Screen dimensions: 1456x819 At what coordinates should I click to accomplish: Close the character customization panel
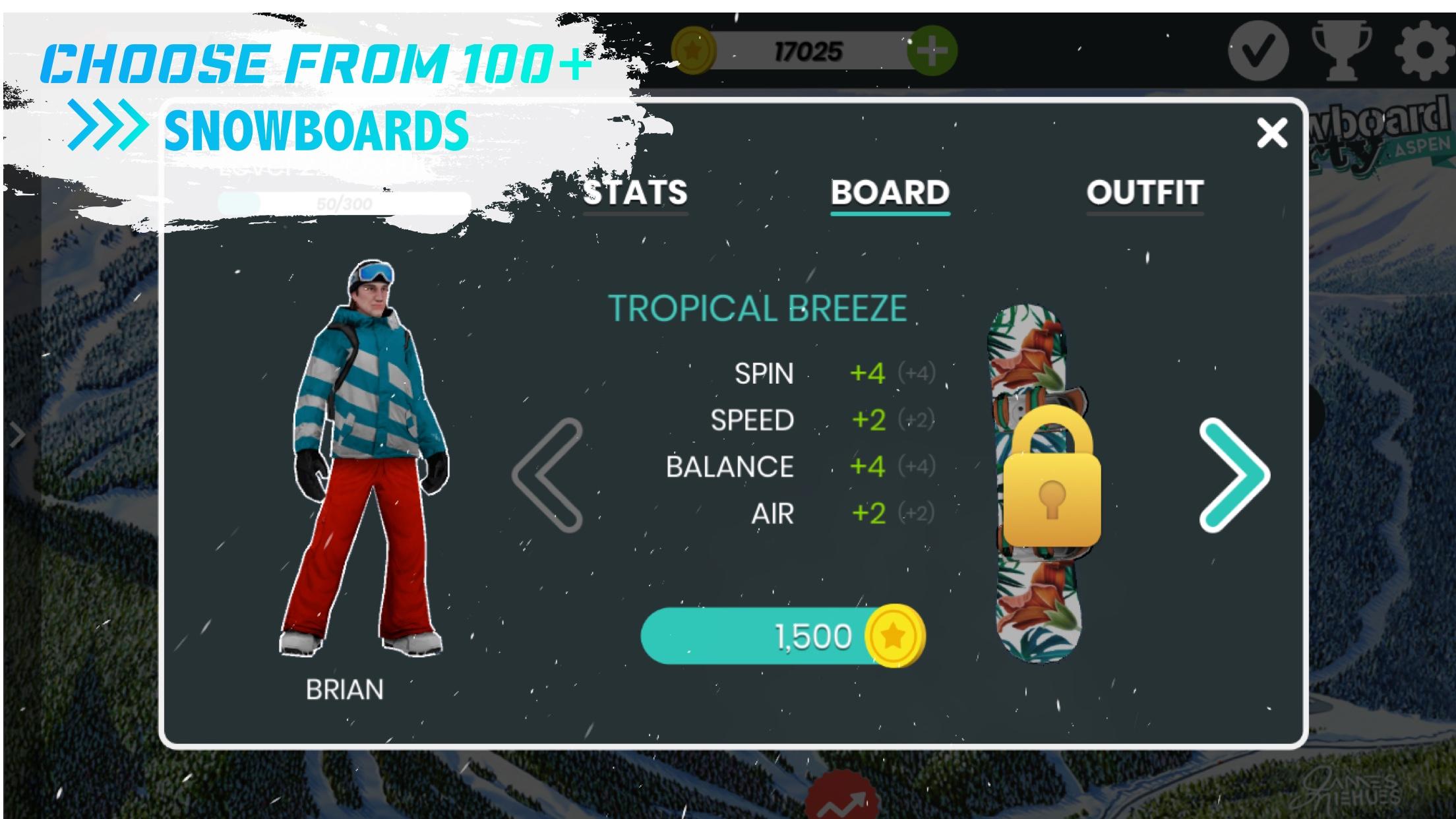[1273, 132]
